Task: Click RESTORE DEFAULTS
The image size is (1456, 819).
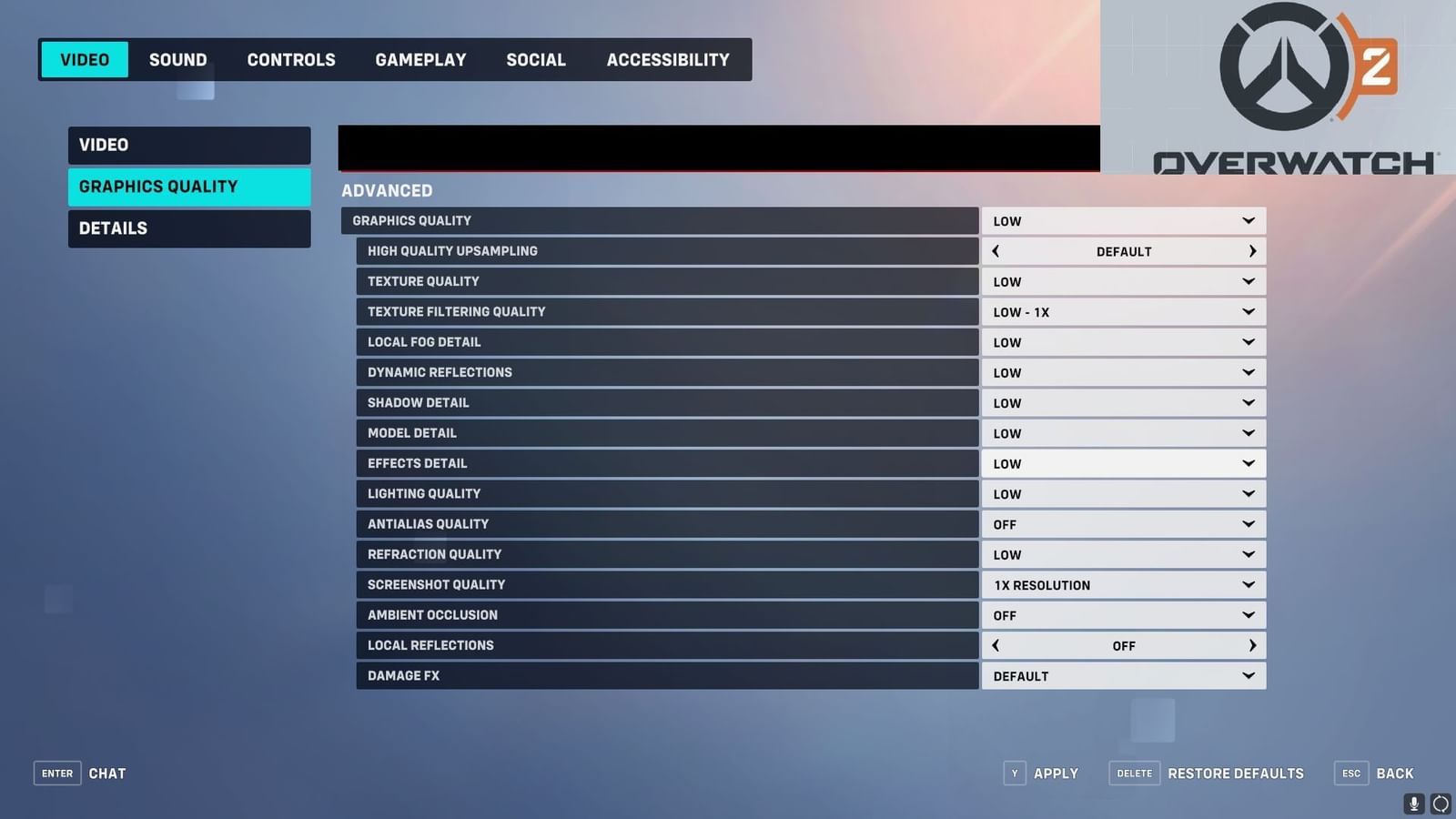Action: (x=1236, y=773)
